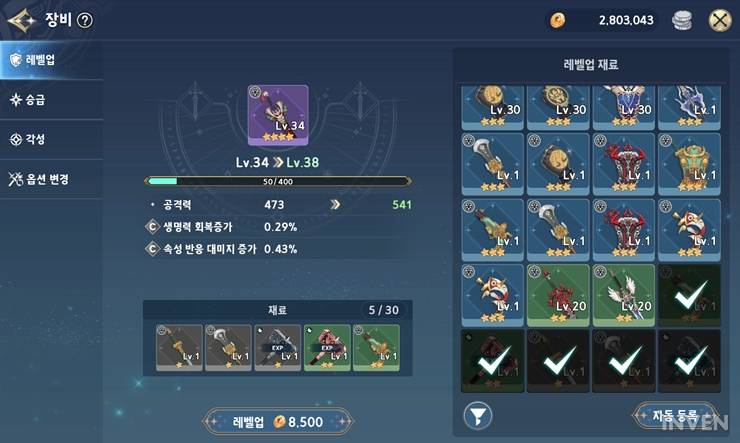
Task: Choose the Lv.20 red weapon on green tile
Action: click(559, 294)
